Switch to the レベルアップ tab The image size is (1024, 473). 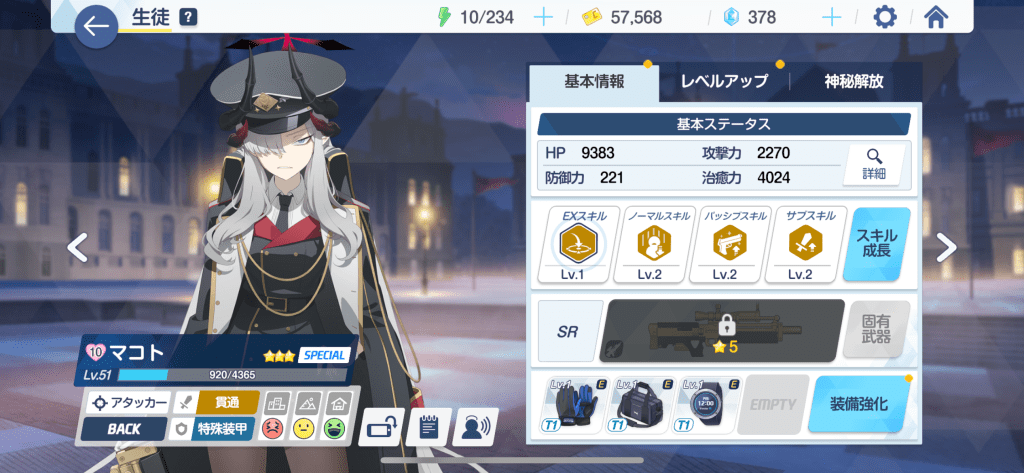724,82
